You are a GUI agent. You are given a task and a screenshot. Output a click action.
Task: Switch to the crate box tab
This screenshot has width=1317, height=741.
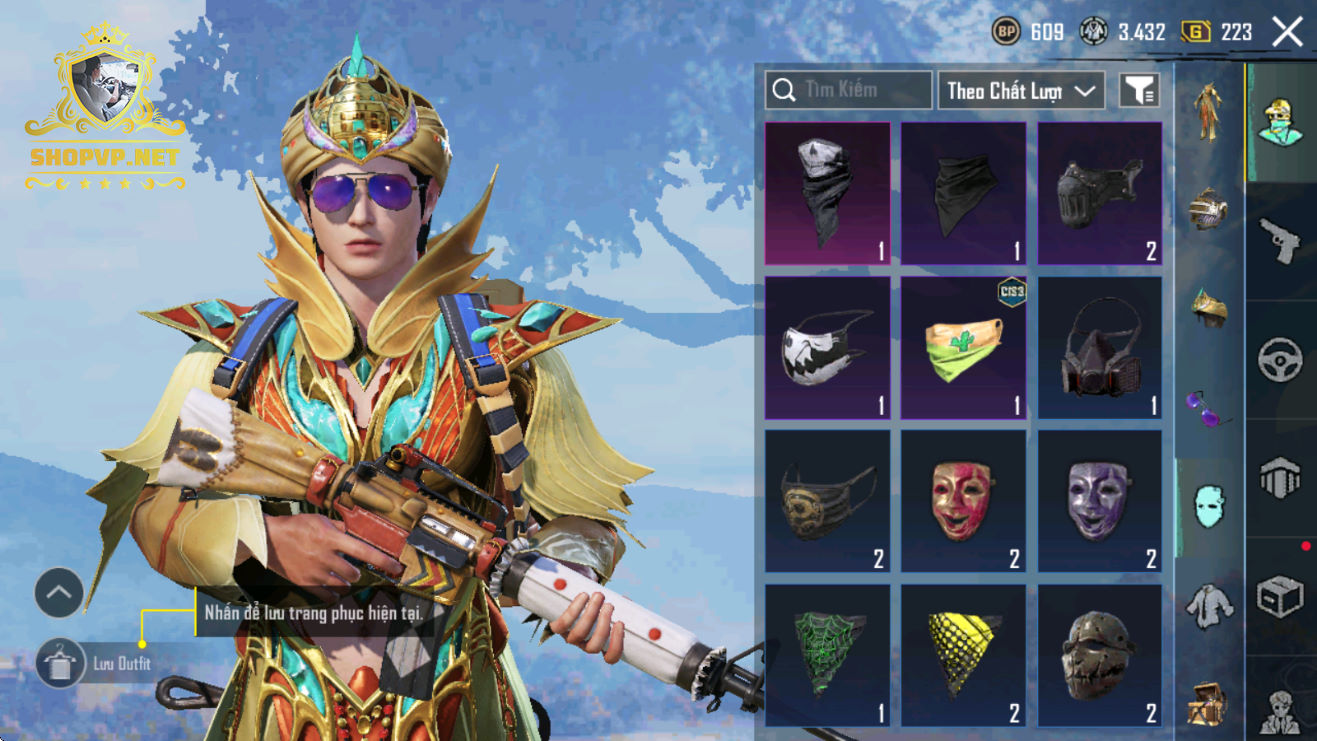1281,597
